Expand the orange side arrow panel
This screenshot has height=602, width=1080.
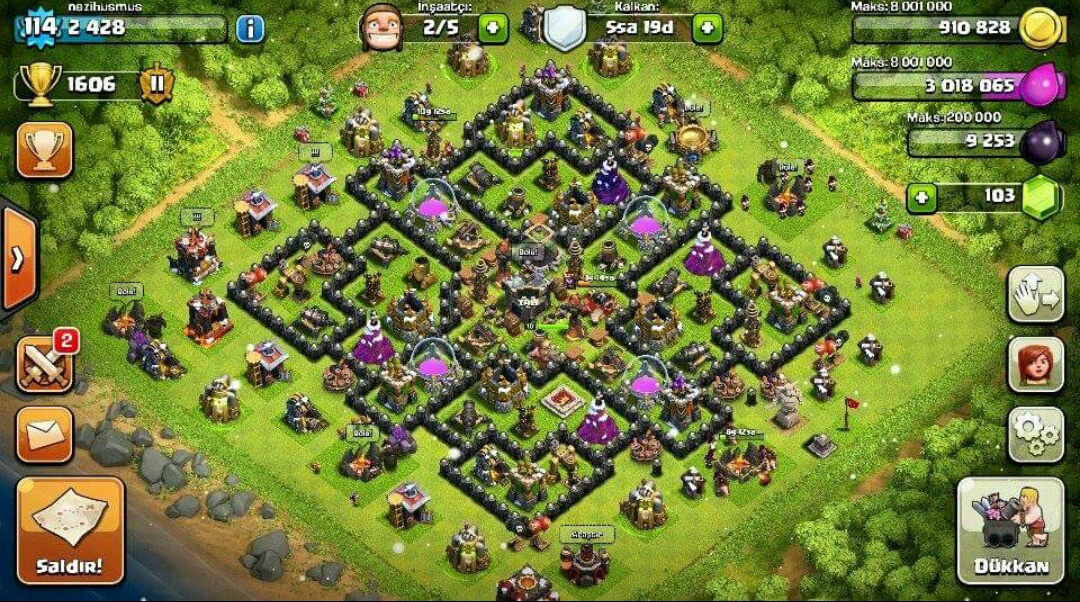(x=17, y=259)
